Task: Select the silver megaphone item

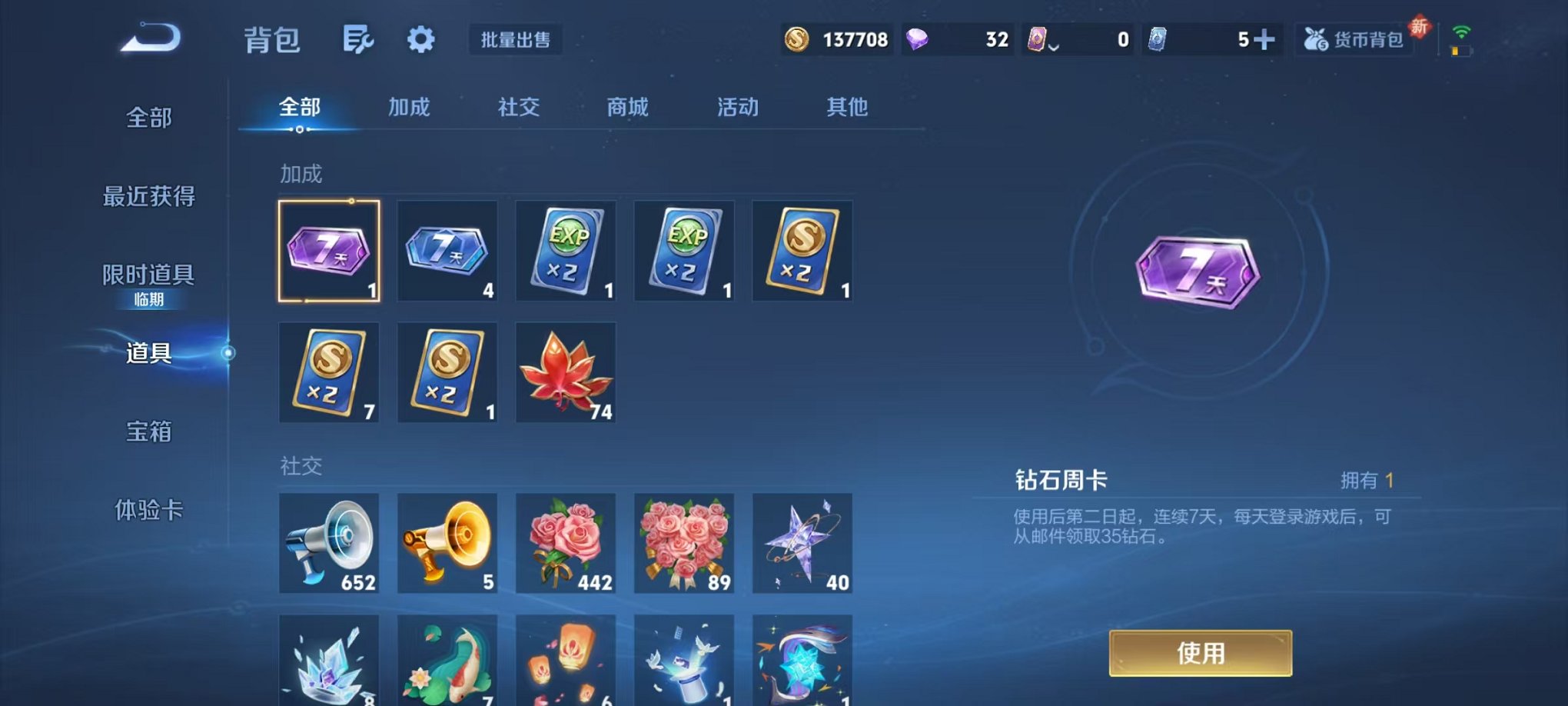Action: [x=328, y=543]
